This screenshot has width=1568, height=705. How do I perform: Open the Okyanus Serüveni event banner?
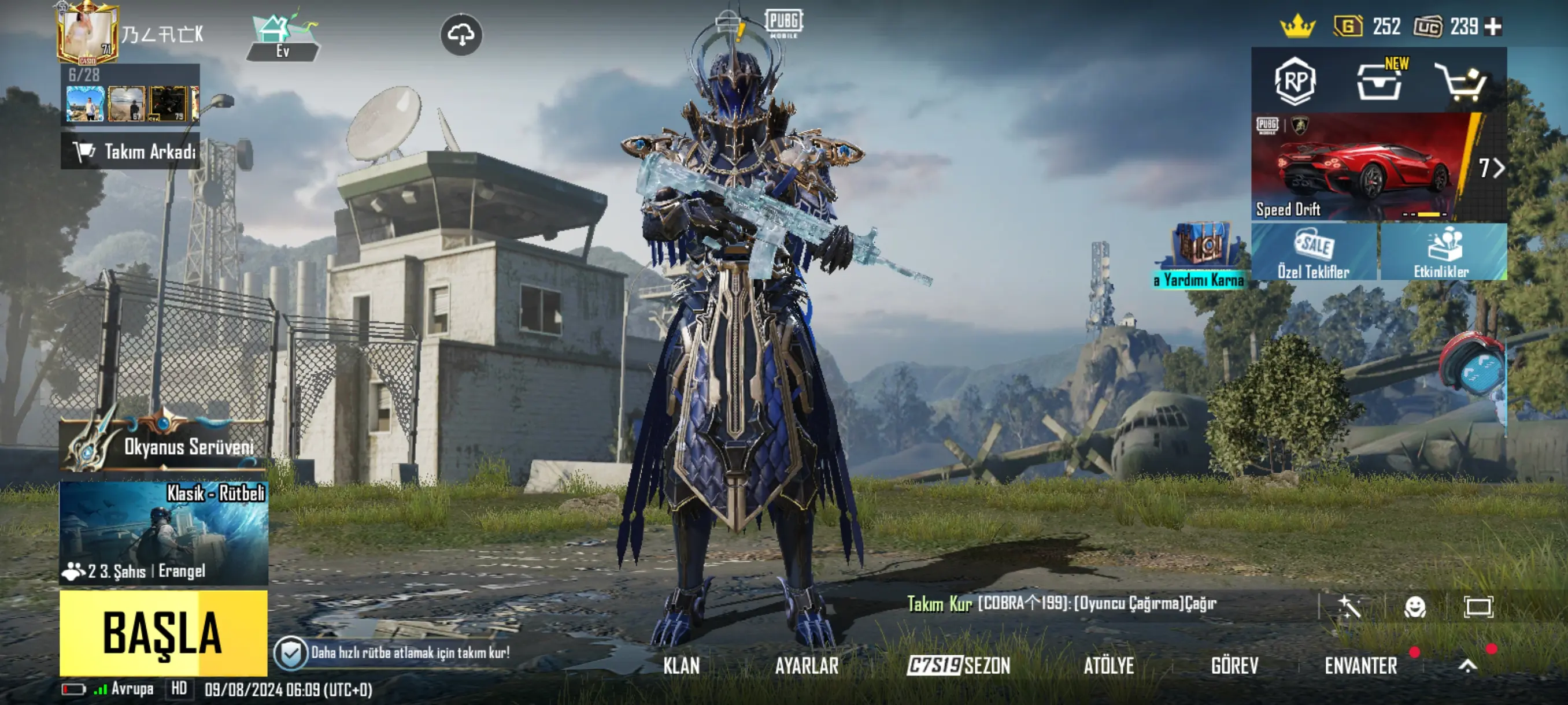click(x=163, y=446)
